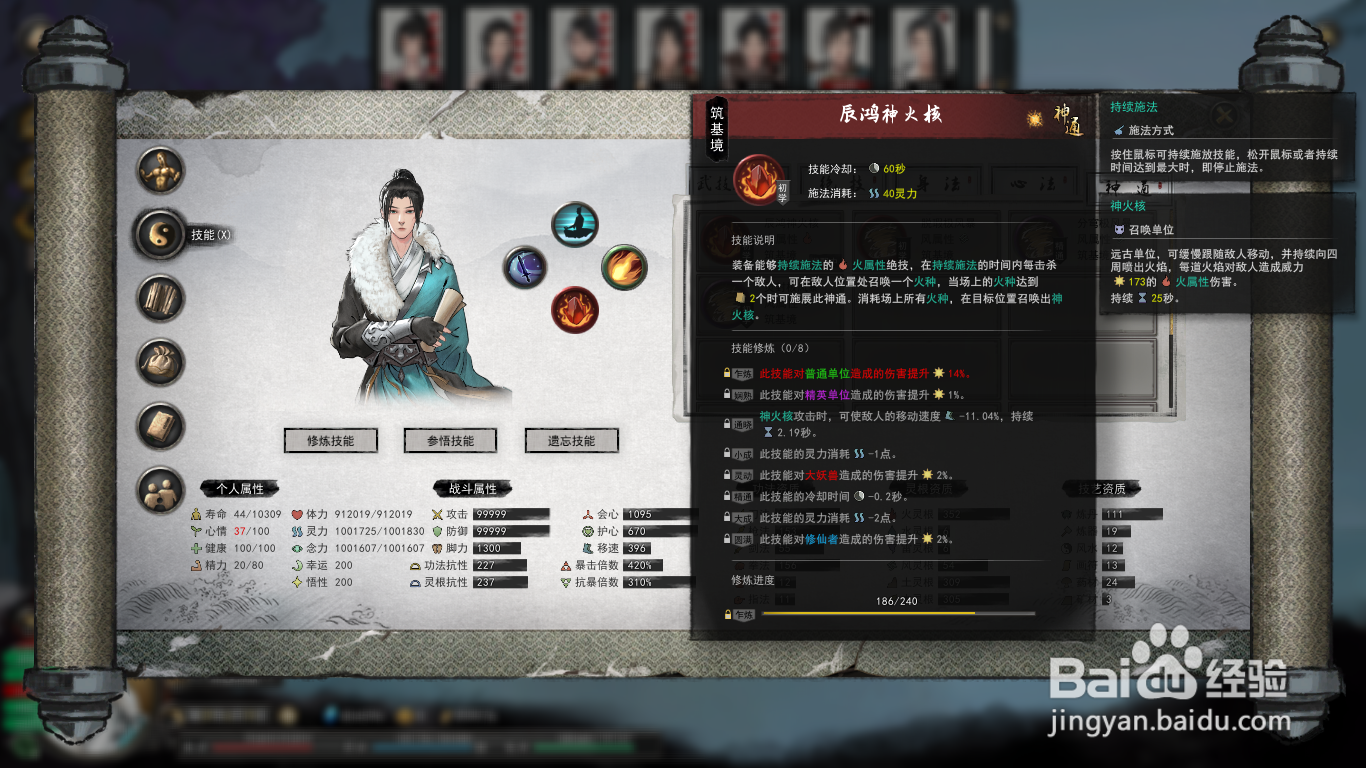The image size is (1366, 768).
Task: Expand the 战斗属性 section header
Action: tap(471, 489)
